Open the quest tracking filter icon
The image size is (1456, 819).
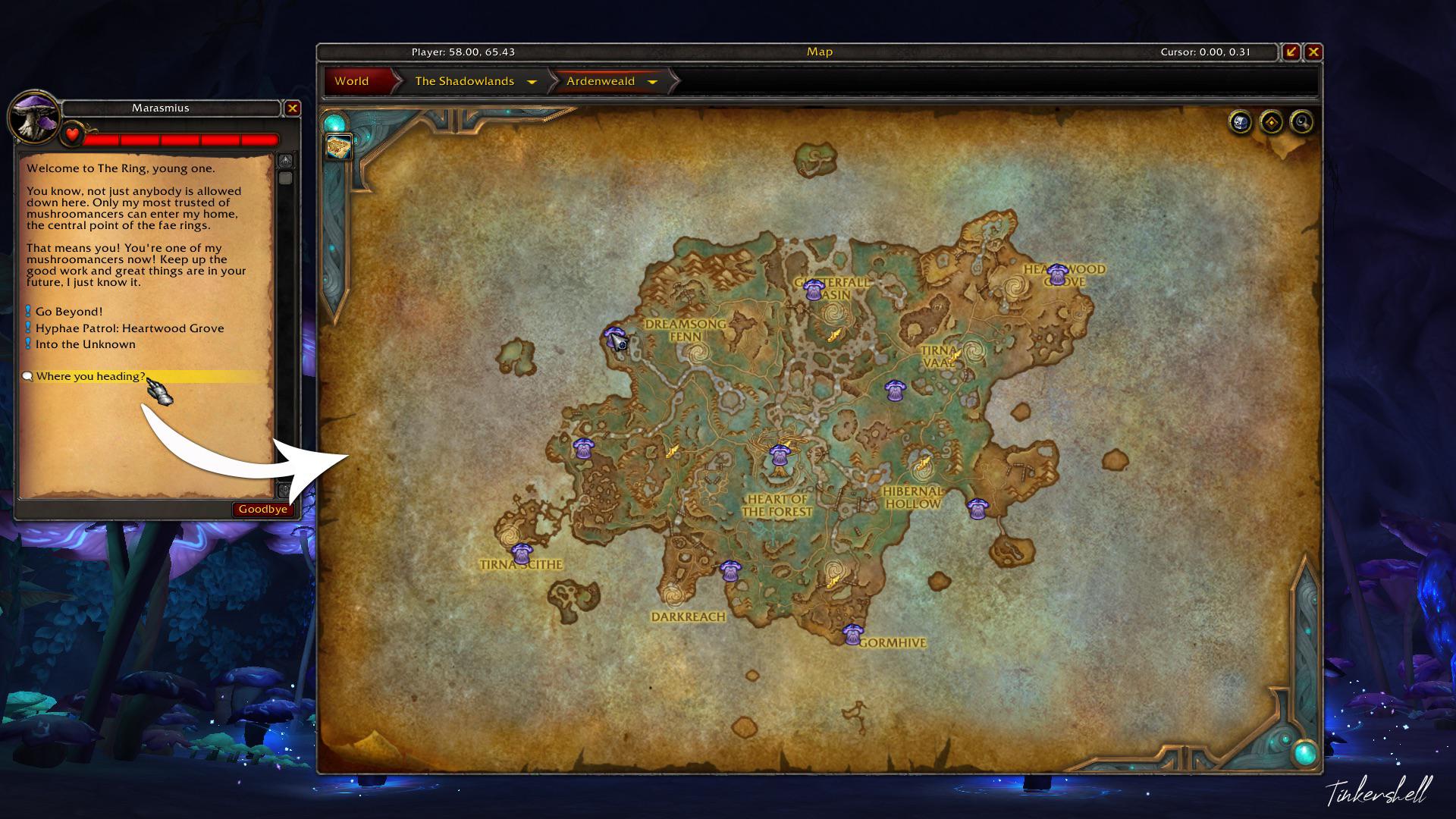[x=1271, y=123]
